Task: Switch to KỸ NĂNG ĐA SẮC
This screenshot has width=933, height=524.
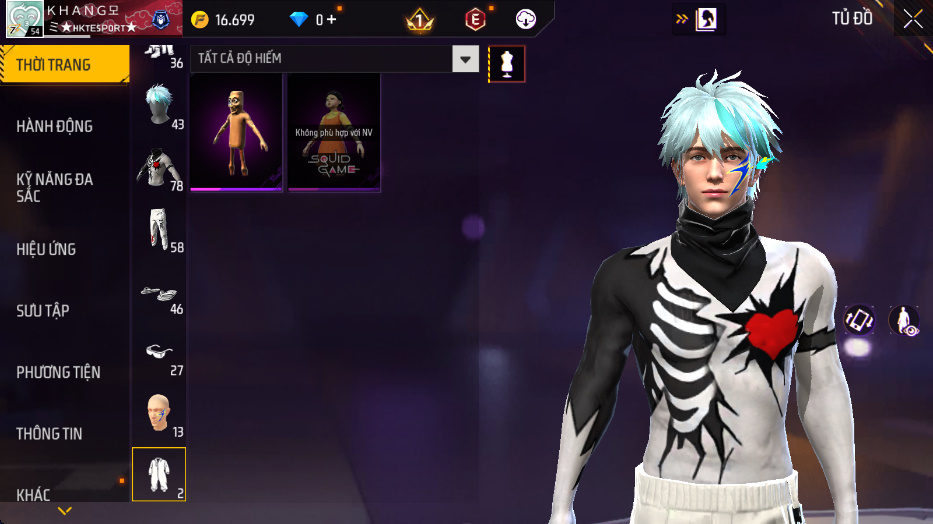Action: (x=55, y=187)
